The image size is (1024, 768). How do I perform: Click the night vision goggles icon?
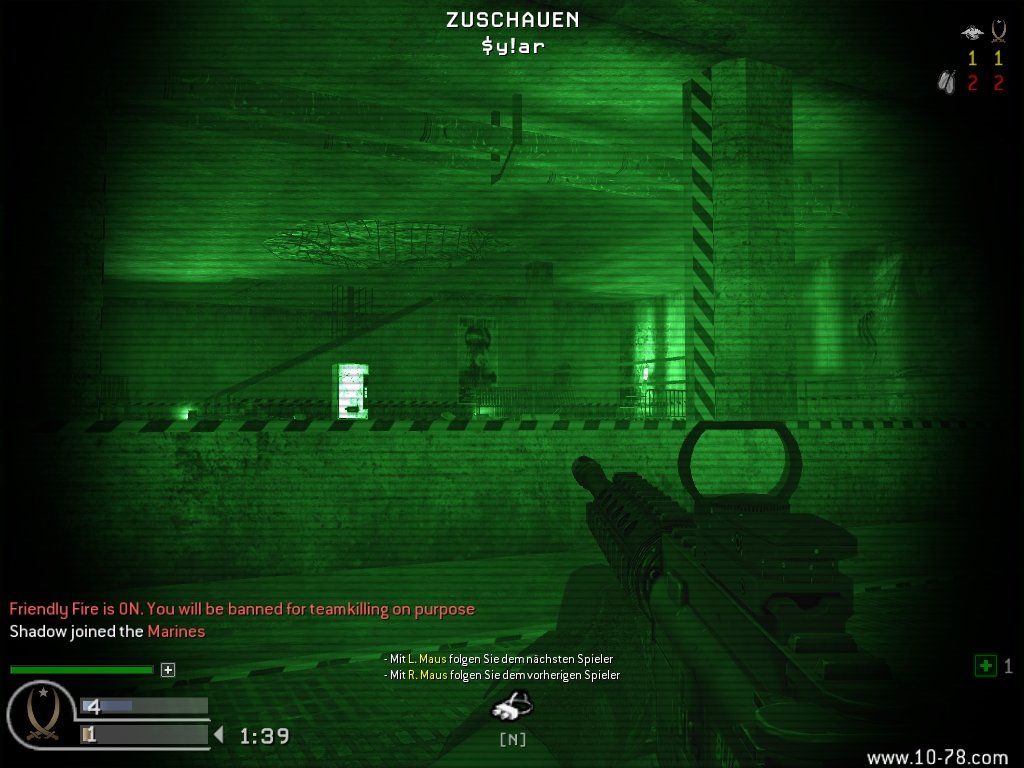point(511,707)
